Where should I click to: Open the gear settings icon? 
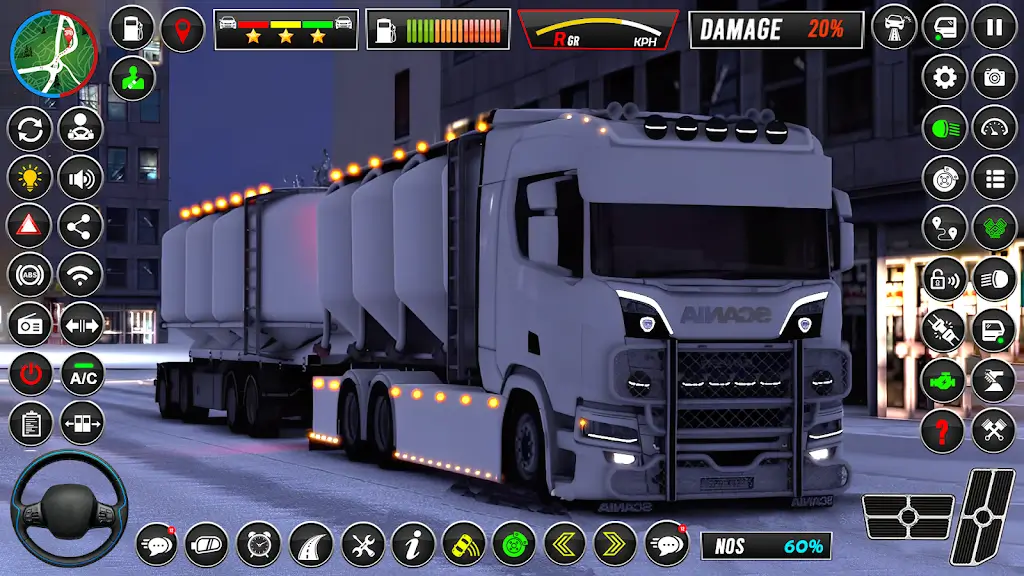pyautogui.click(x=944, y=77)
